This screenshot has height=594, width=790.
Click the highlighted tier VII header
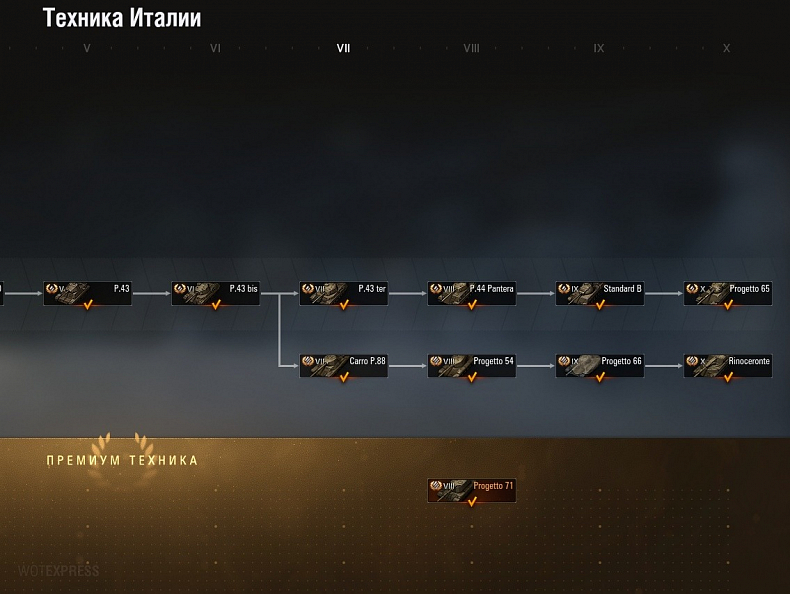[343, 48]
